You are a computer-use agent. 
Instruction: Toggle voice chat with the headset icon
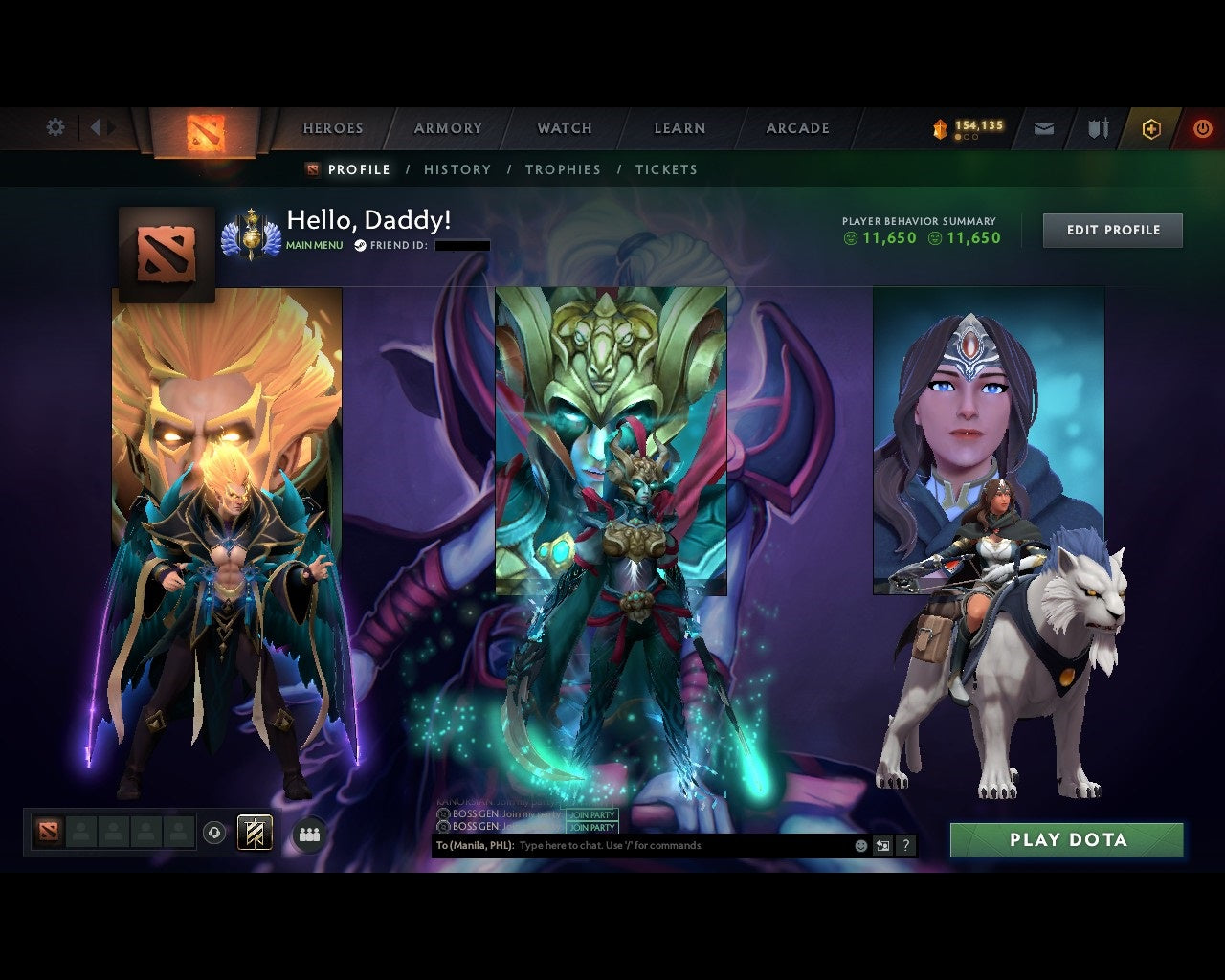point(212,832)
